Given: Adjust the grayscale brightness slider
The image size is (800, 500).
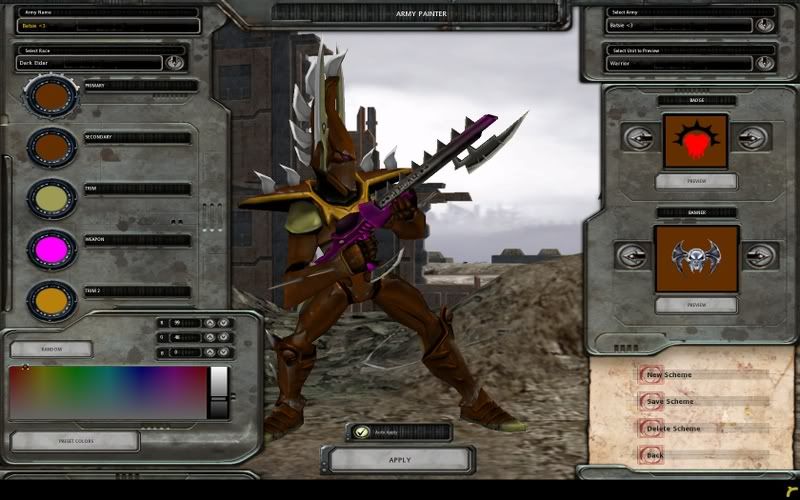Looking at the screenshot, I should 218,392.
